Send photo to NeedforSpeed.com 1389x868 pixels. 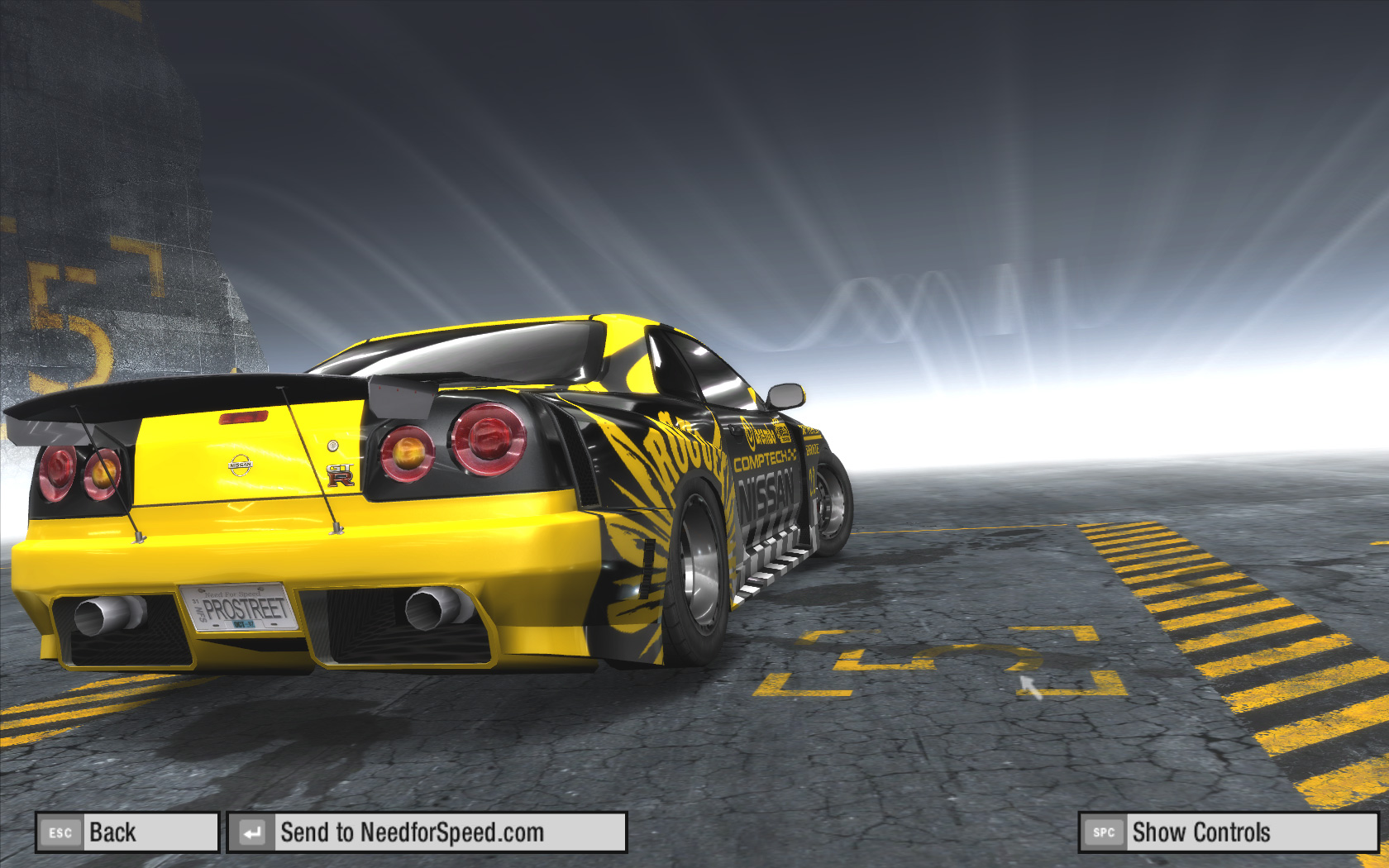pos(427,832)
